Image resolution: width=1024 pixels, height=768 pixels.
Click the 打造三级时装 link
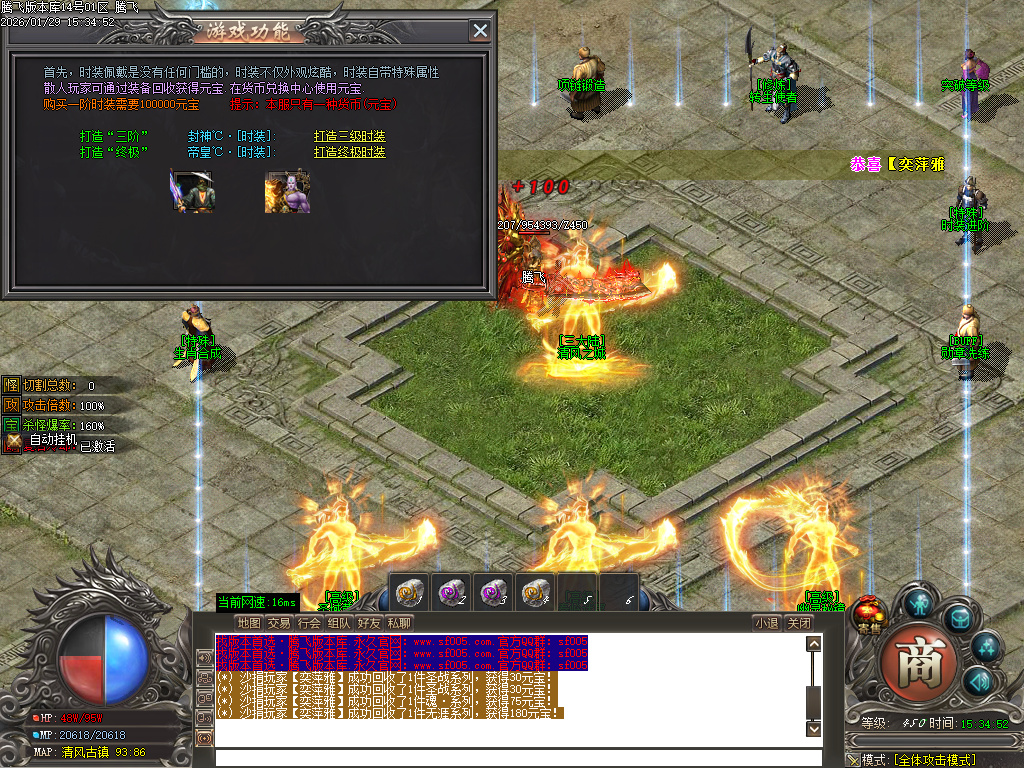click(x=349, y=136)
